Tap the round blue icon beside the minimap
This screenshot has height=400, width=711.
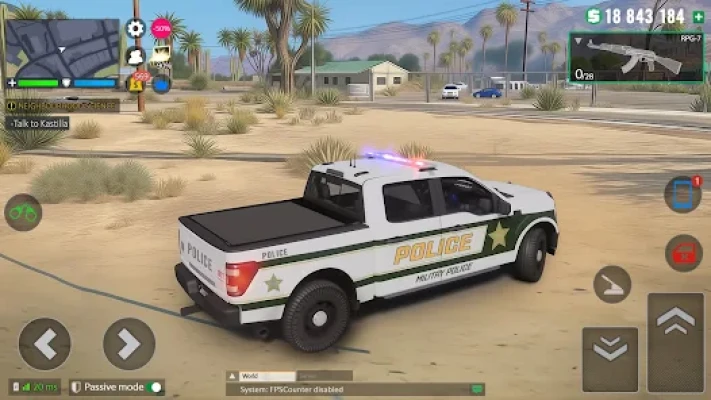pos(161,83)
